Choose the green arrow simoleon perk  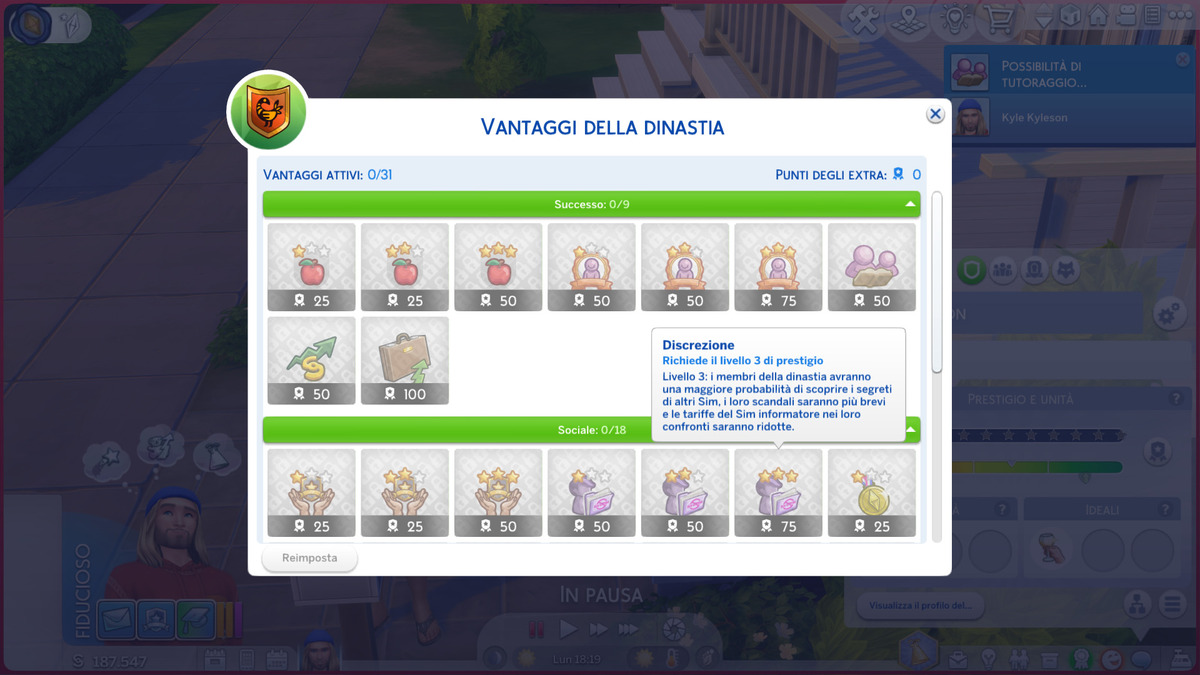click(311, 360)
